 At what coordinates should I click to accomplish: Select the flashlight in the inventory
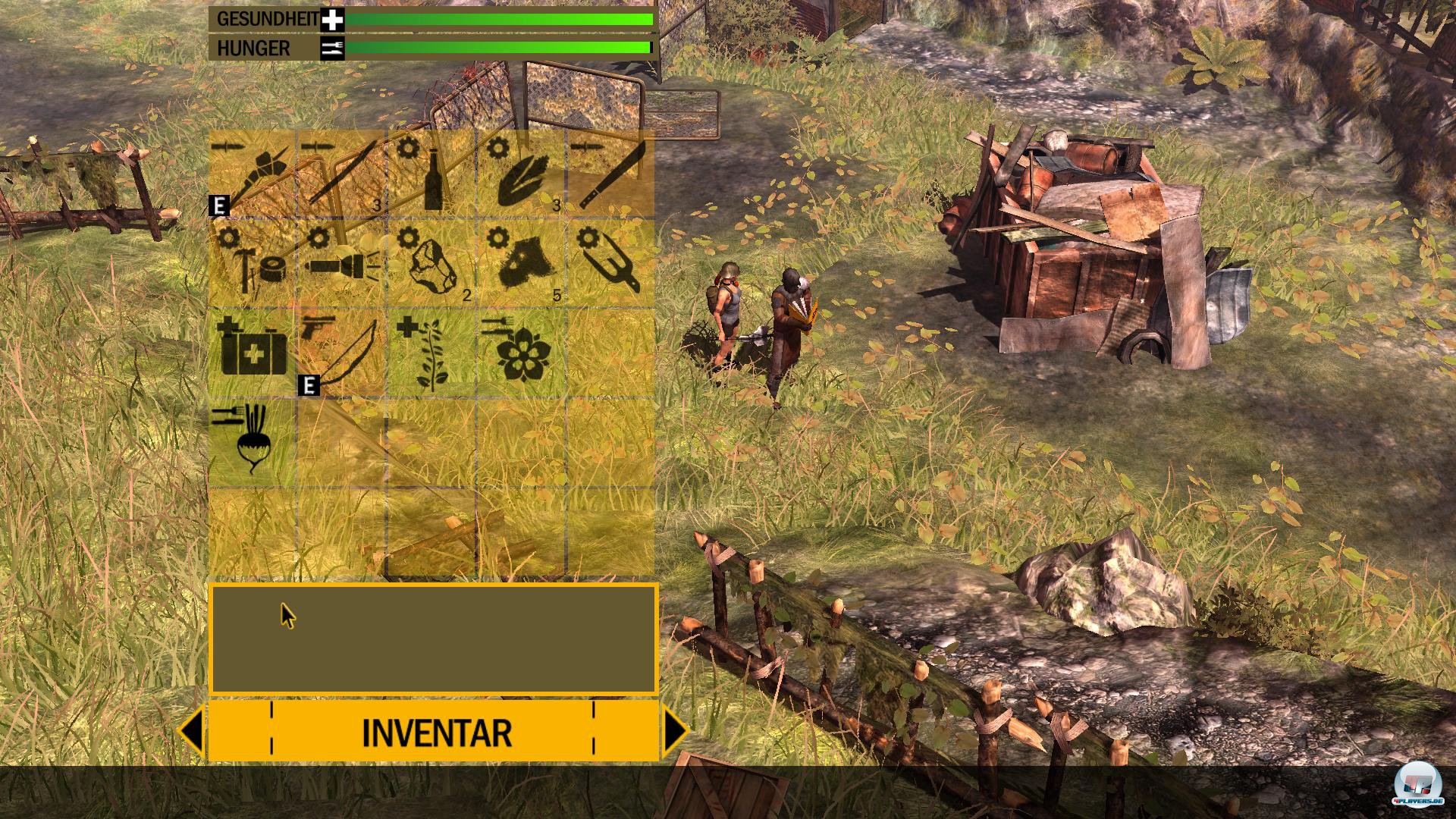tap(341, 263)
